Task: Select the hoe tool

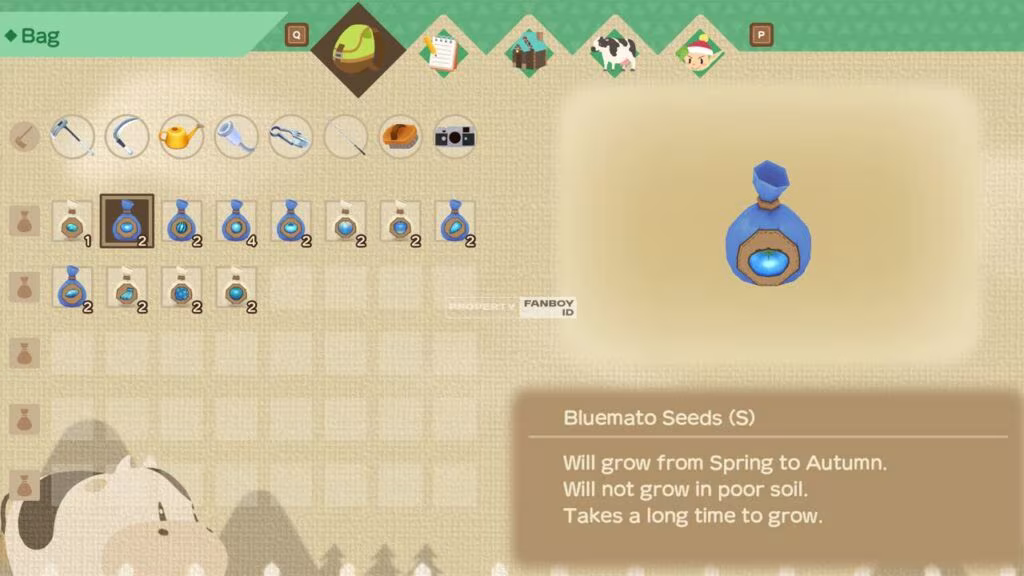Action: (x=72, y=137)
